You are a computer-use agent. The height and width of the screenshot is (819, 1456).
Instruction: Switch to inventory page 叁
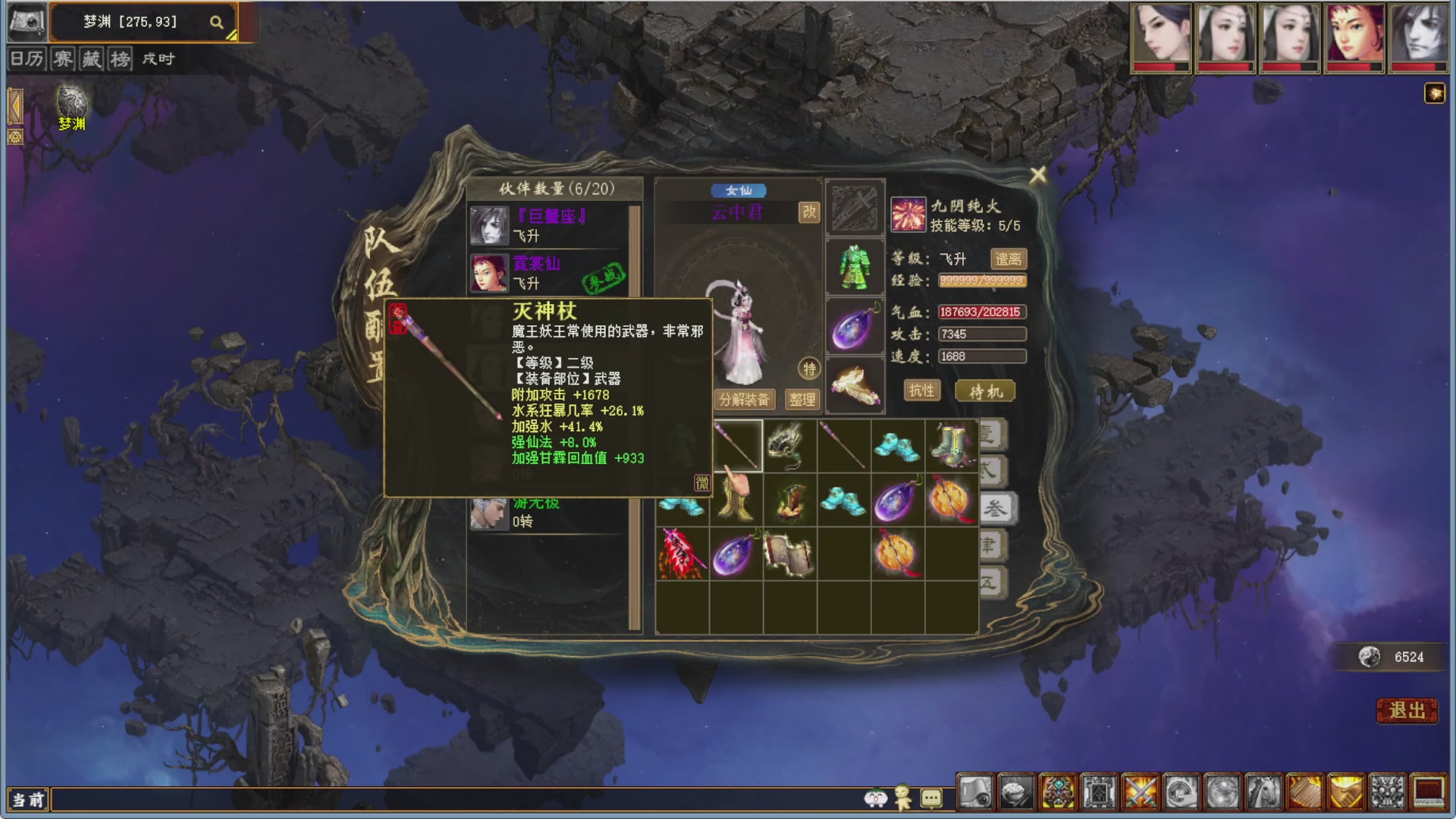994,507
